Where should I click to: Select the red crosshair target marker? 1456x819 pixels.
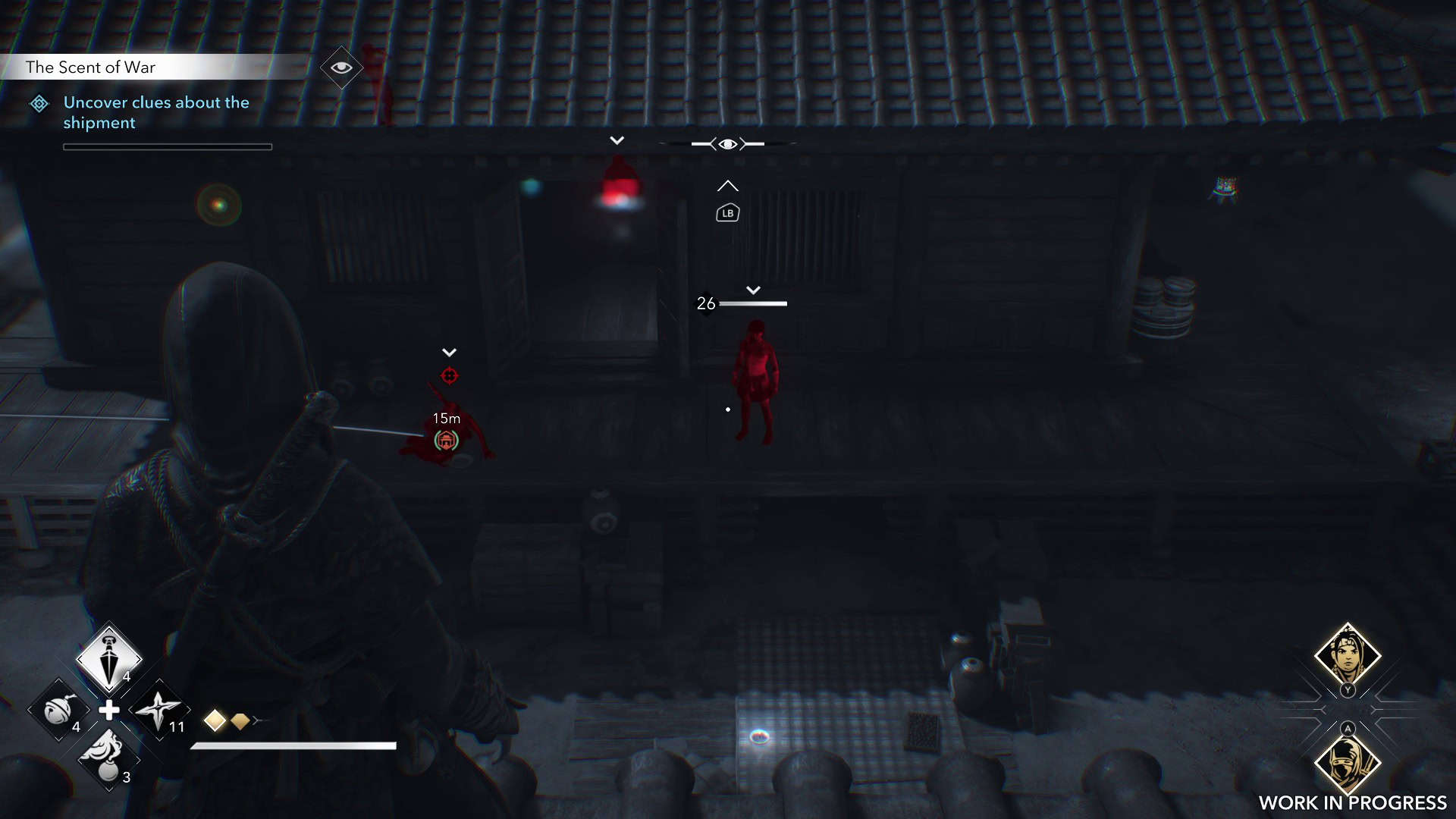(x=449, y=375)
